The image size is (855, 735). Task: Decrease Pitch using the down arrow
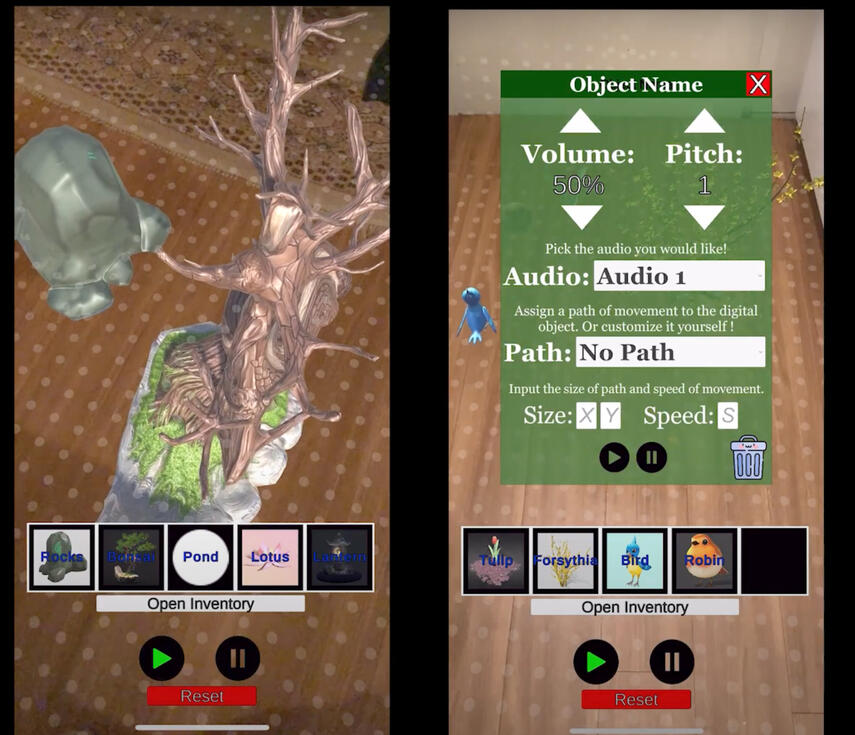(704, 216)
